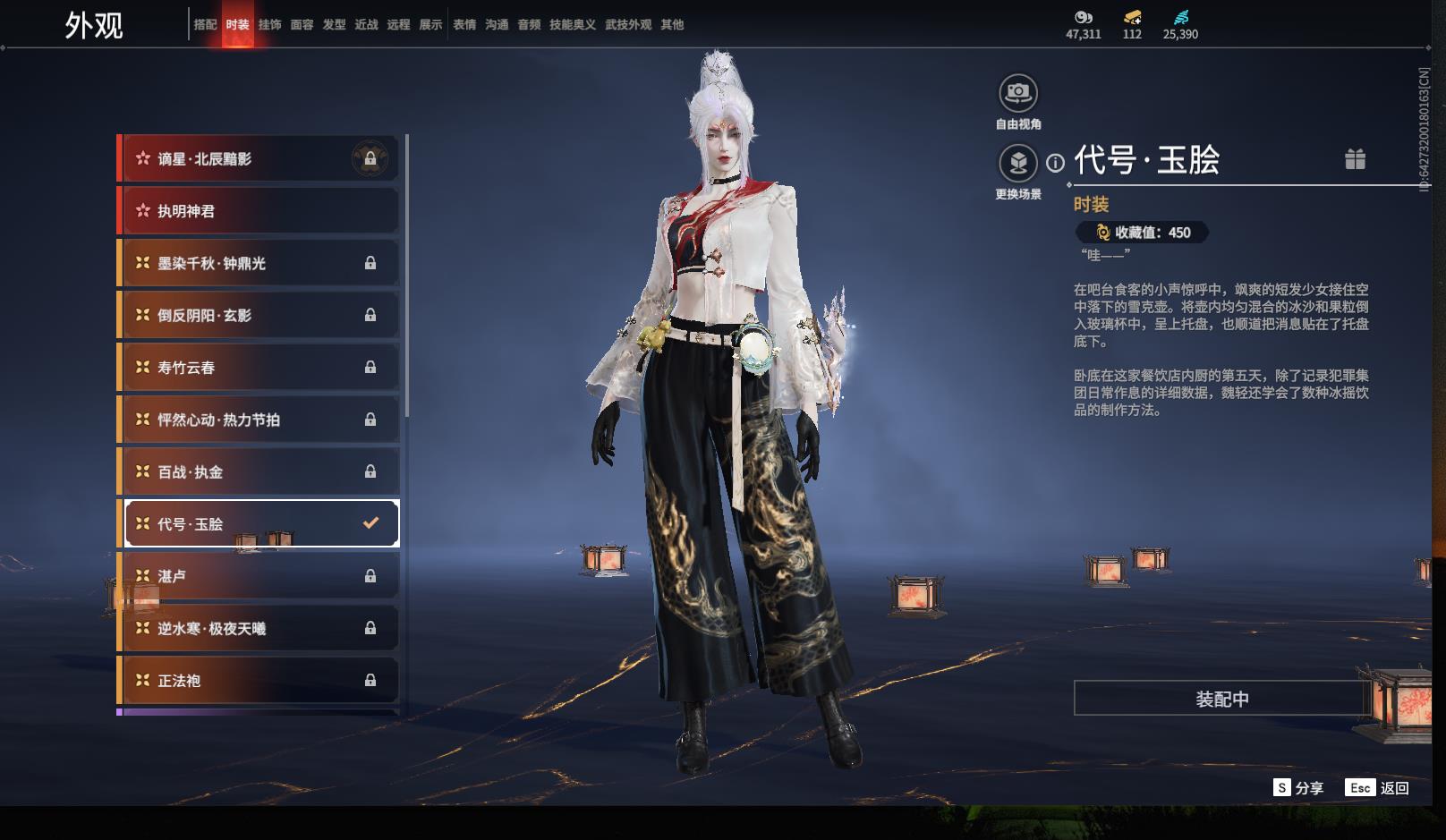Viewport: 1446px width, 840px height.
Task: Choose the 执明神君 outfit
Action: click(x=259, y=211)
